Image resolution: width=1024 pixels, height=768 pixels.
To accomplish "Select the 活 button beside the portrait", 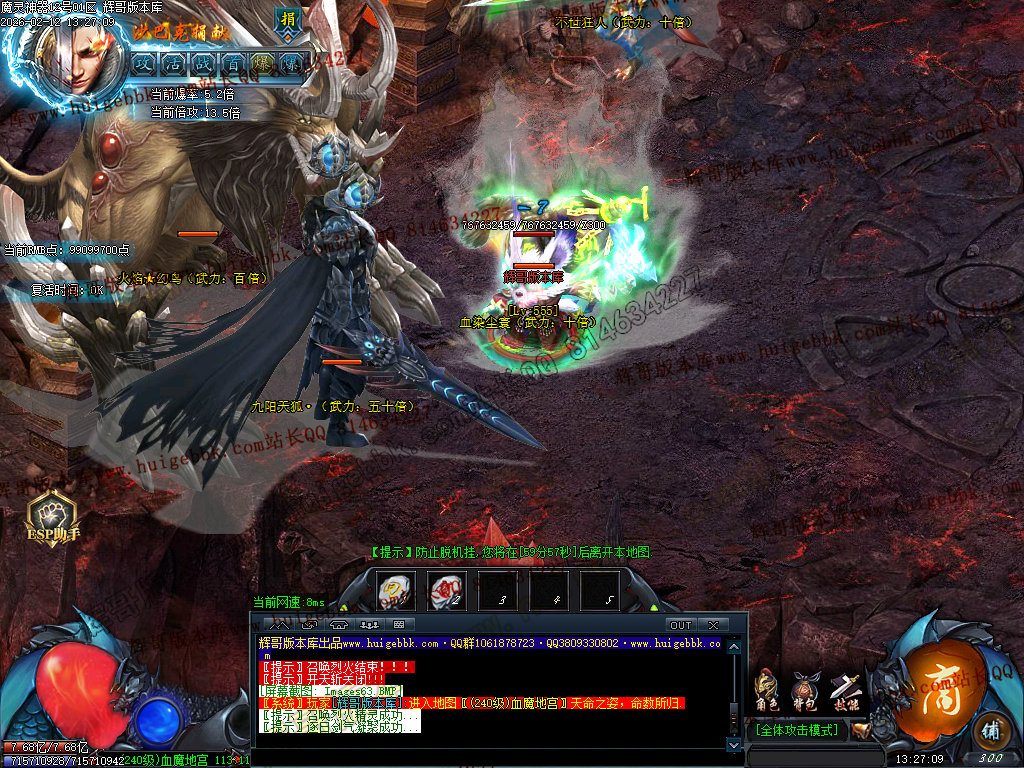I will coord(174,63).
